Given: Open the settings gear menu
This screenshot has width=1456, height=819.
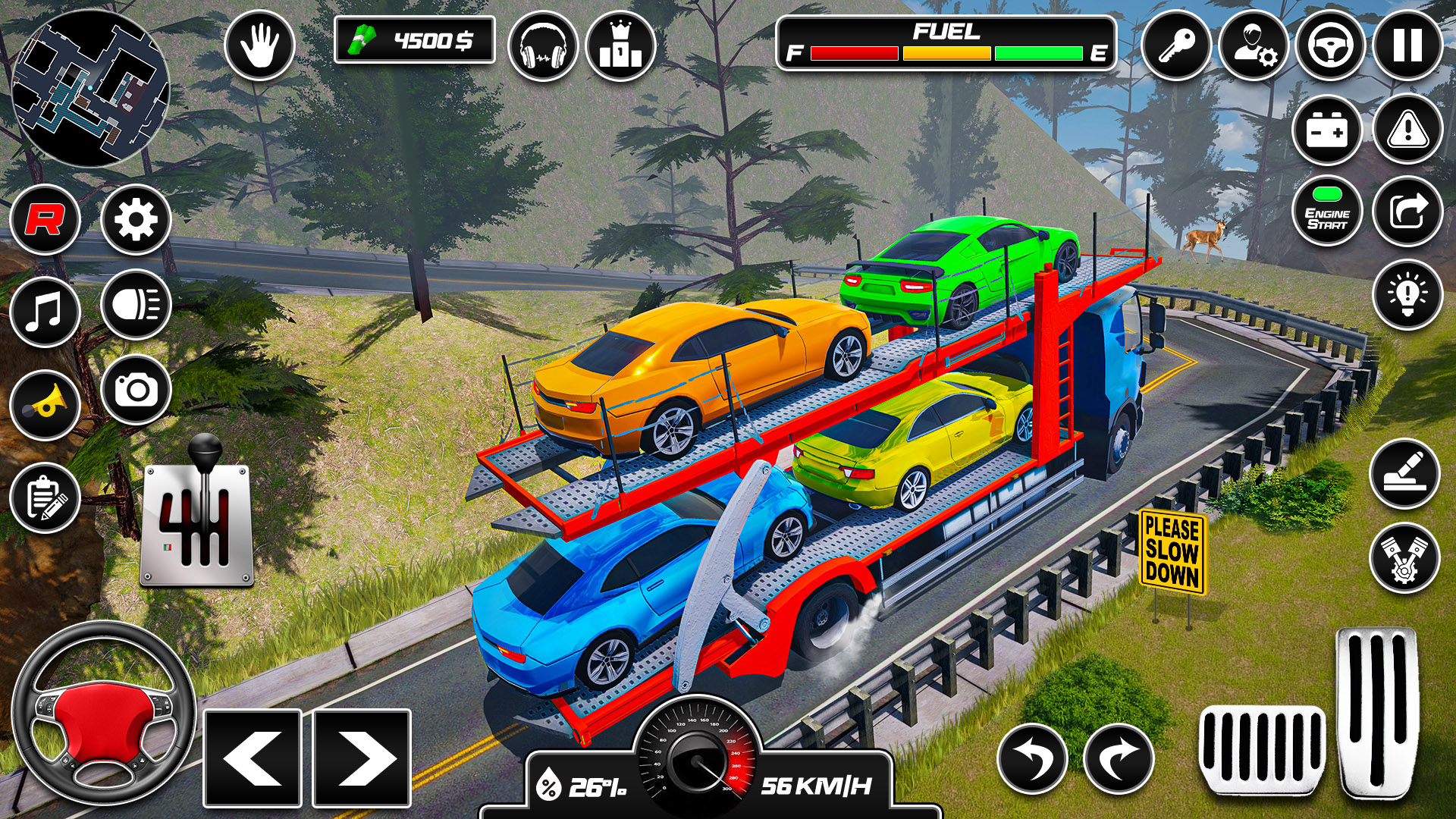Looking at the screenshot, I should (134, 220).
